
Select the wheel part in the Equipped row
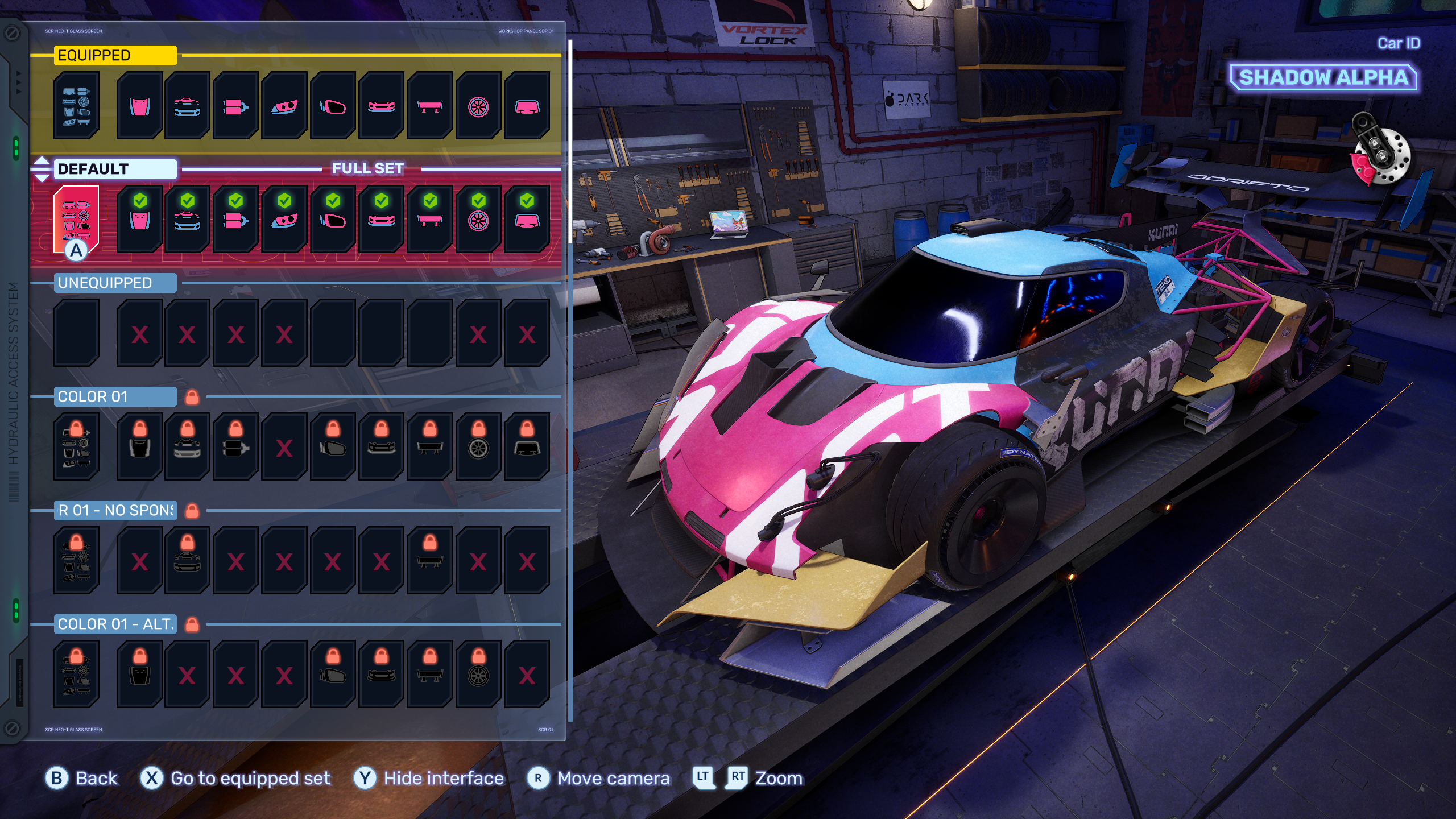(478, 105)
